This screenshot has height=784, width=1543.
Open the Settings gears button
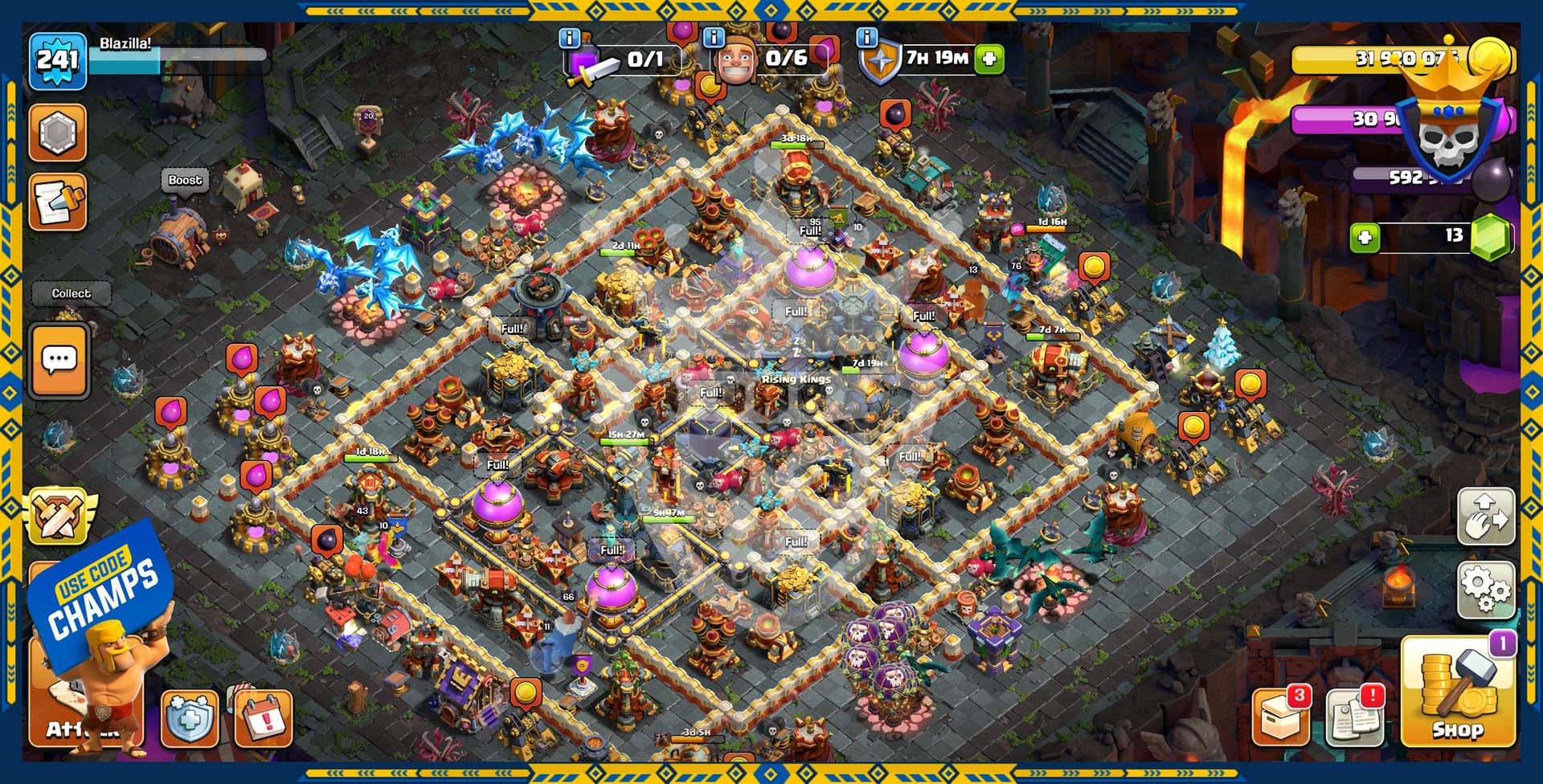(x=1486, y=590)
